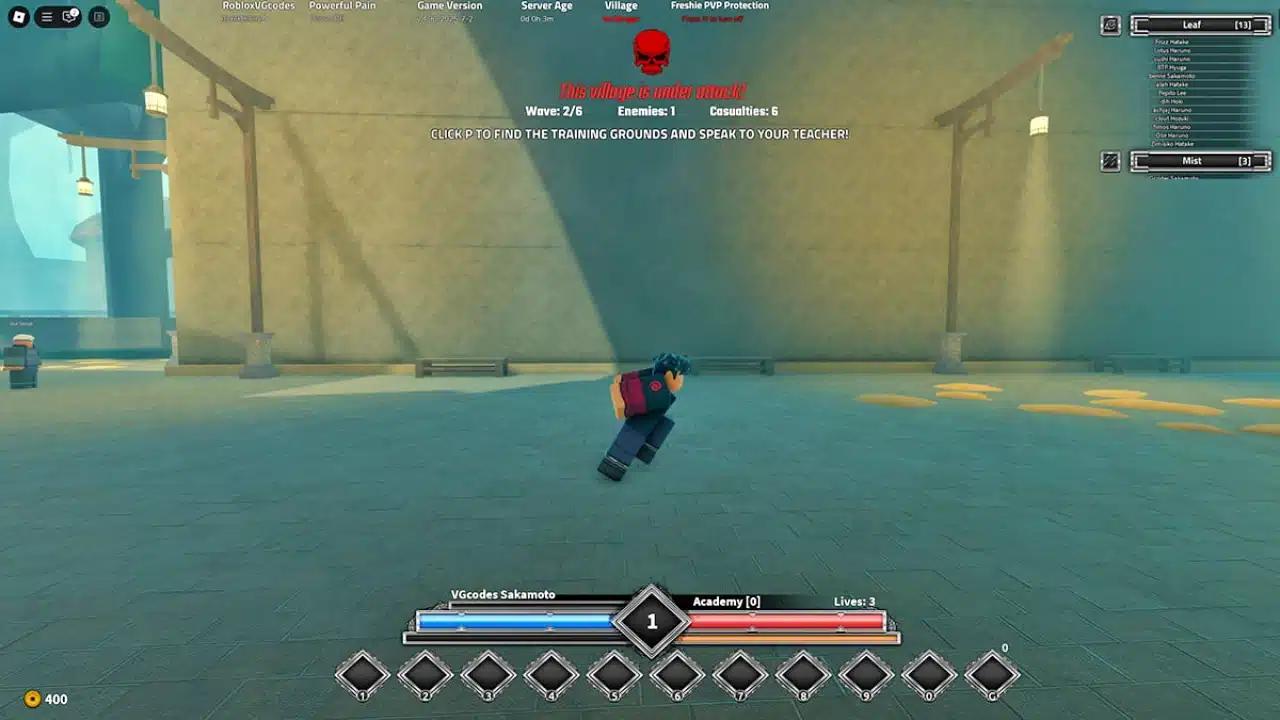Click the Village status header

click(x=620, y=5)
